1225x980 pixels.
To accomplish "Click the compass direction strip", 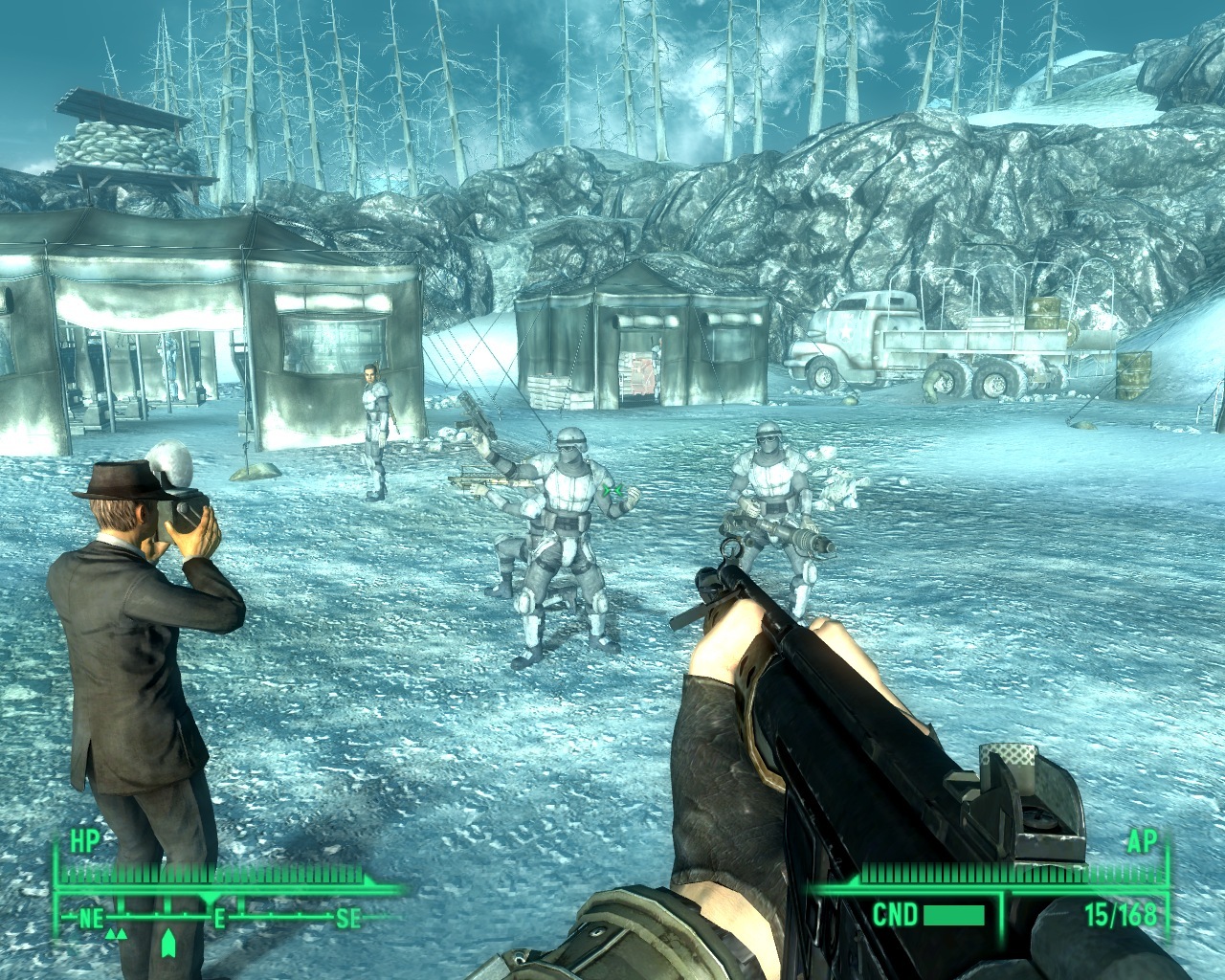I will pyautogui.click(x=218, y=919).
